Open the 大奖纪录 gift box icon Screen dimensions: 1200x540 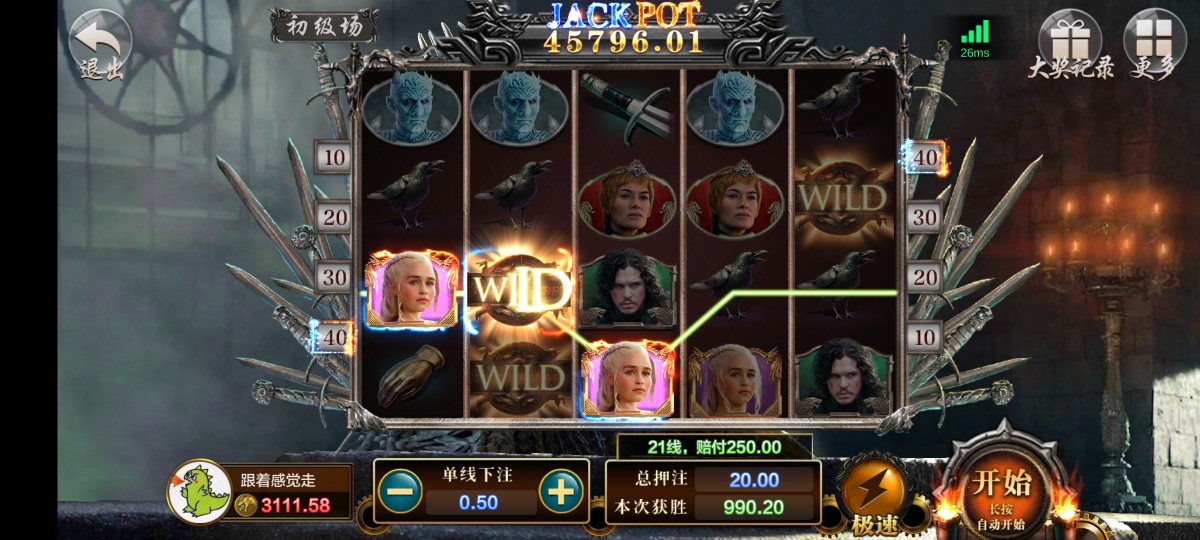tap(1069, 42)
